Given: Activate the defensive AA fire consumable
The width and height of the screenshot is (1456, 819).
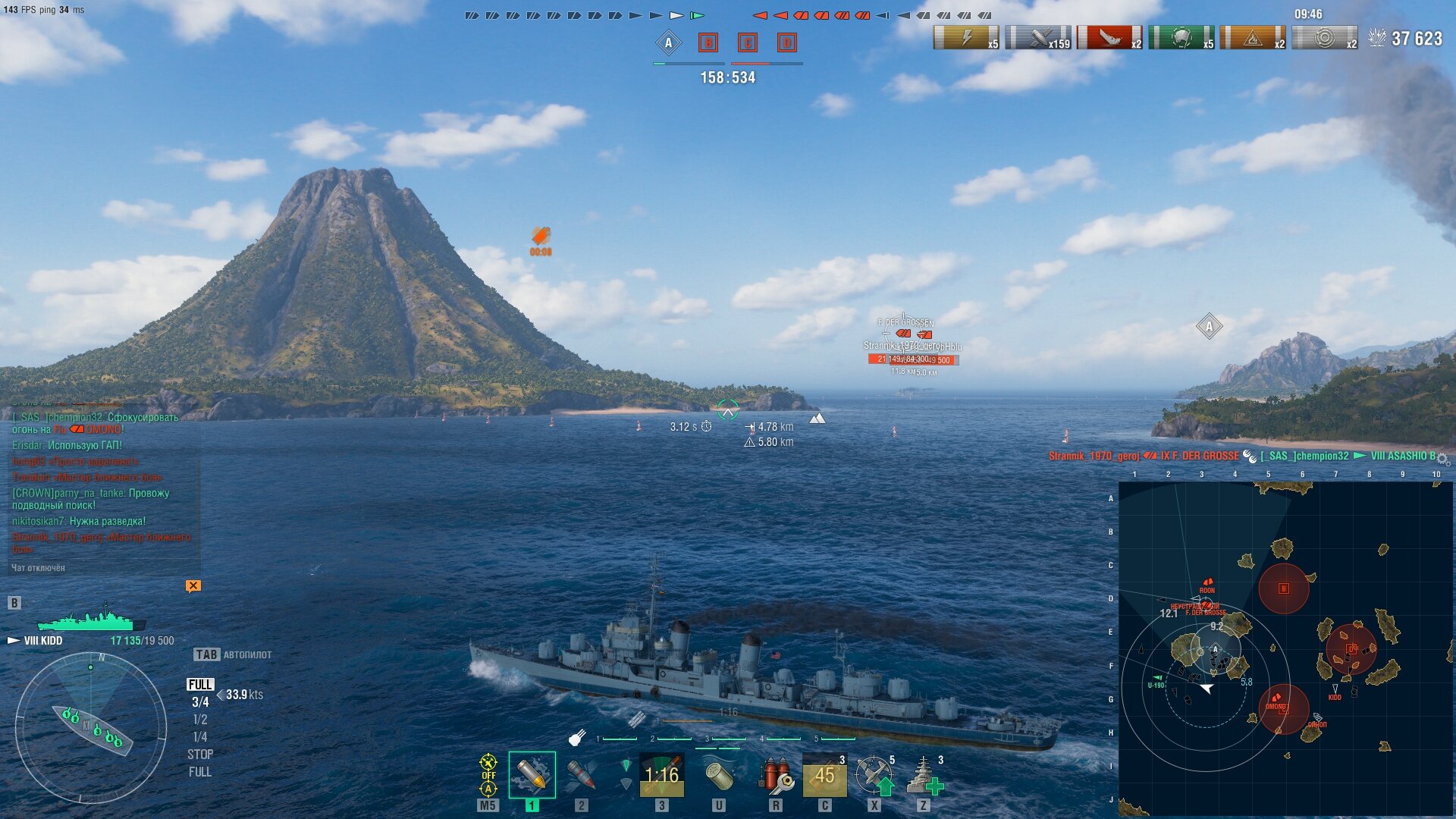Looking at the screenshot, I should 874,775.
